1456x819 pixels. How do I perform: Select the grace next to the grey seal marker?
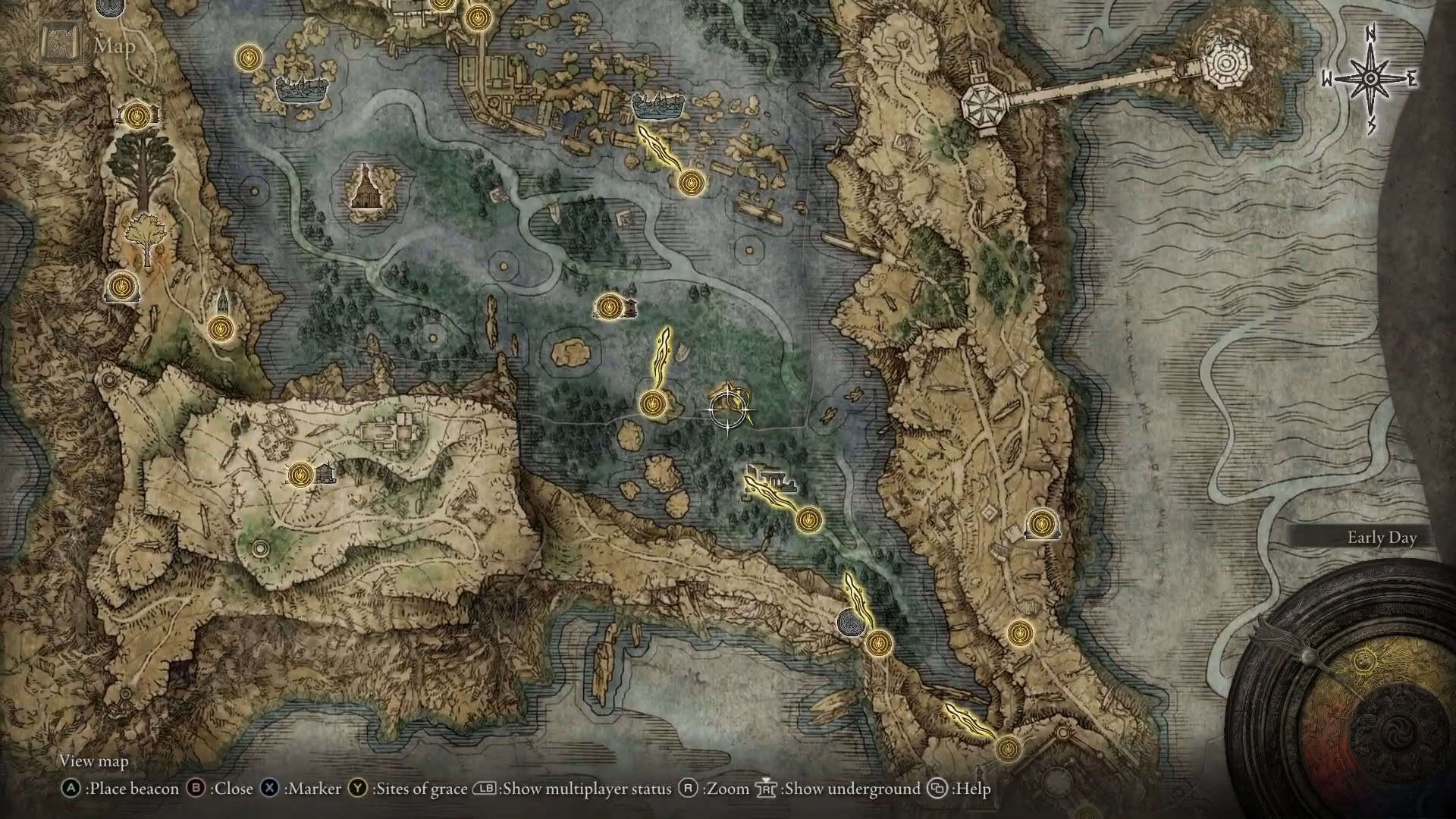click(x=879, y=643)
